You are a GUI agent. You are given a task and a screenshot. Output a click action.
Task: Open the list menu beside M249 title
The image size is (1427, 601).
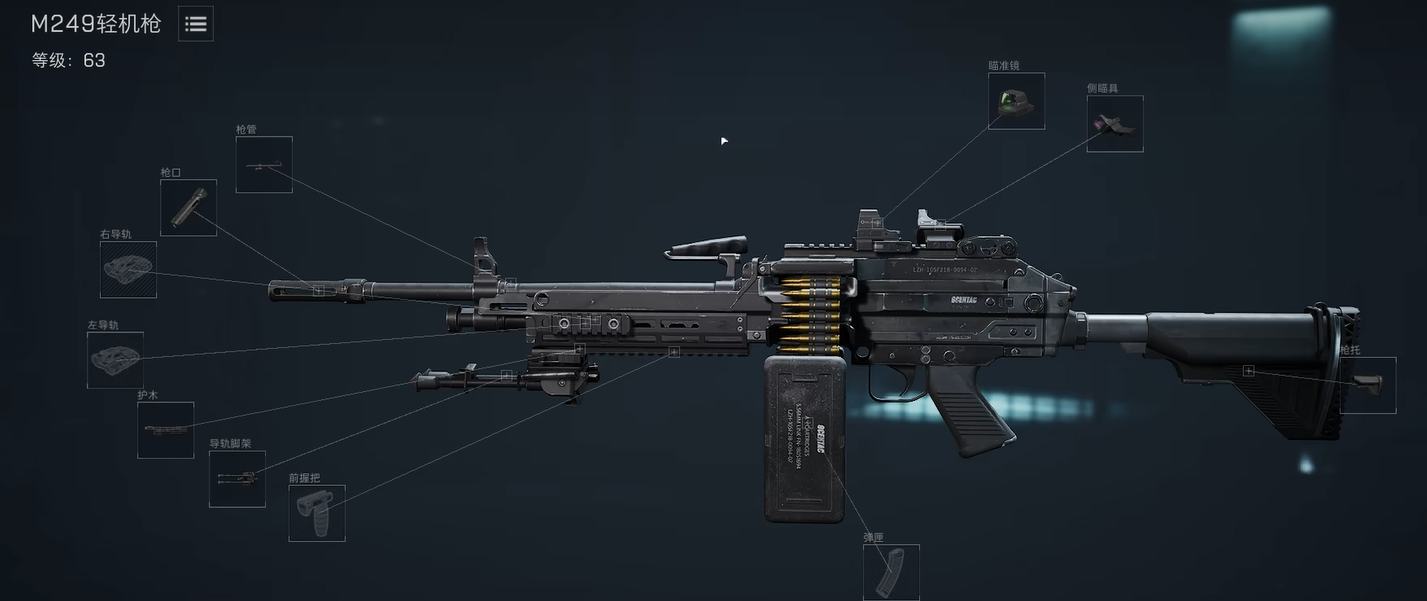pos(196,24)
